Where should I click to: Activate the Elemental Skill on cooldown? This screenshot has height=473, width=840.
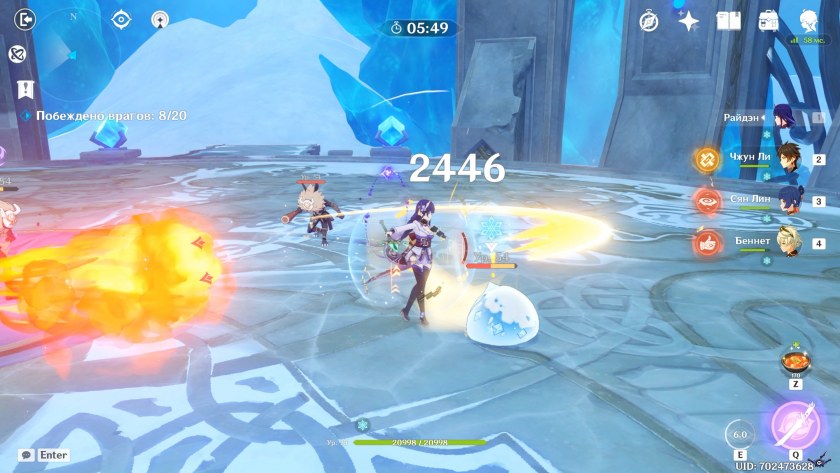click(738, 435)
